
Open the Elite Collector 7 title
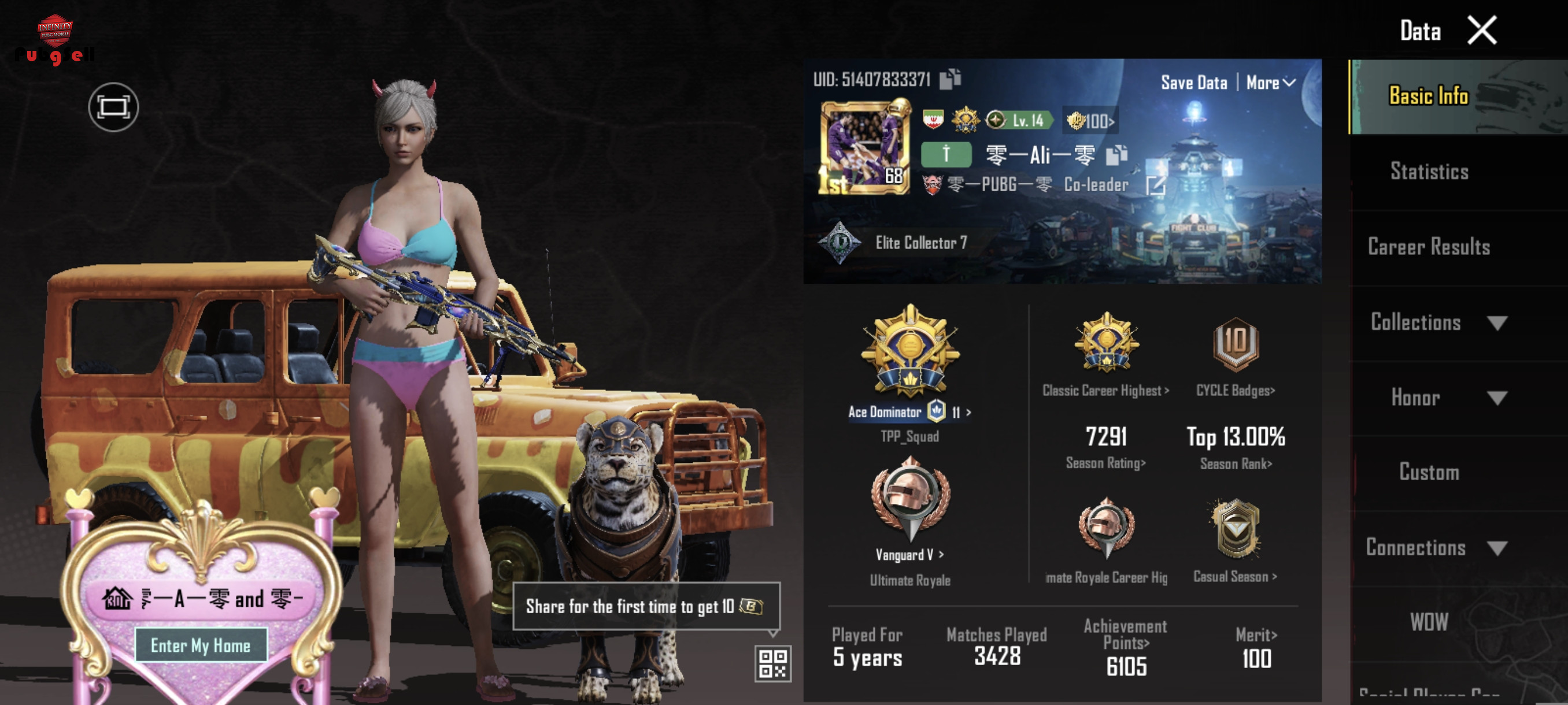[x=920, y=243]
